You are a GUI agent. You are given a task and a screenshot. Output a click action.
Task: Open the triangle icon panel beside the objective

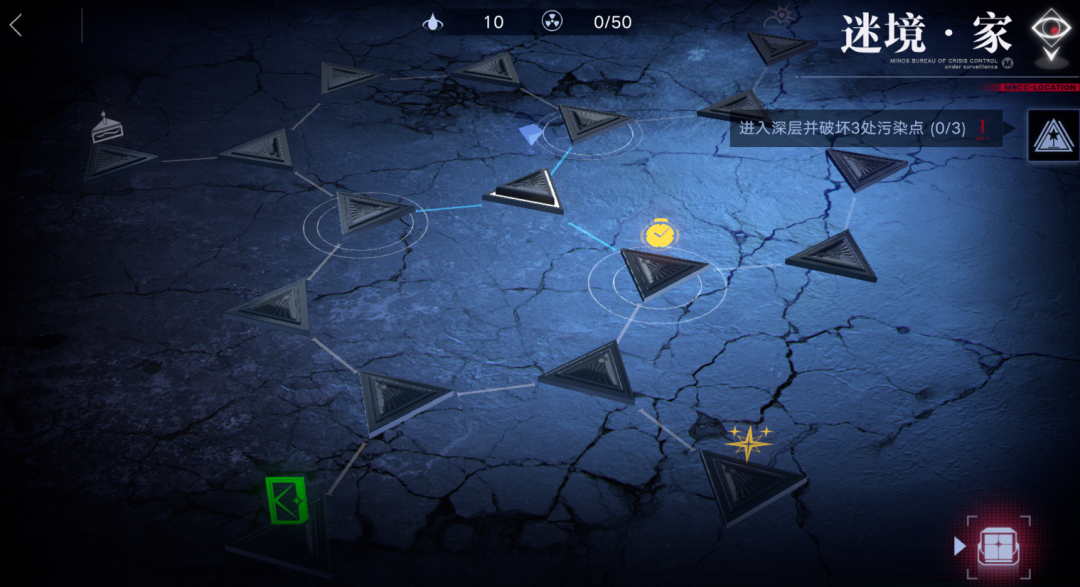tap(1053, 136)
